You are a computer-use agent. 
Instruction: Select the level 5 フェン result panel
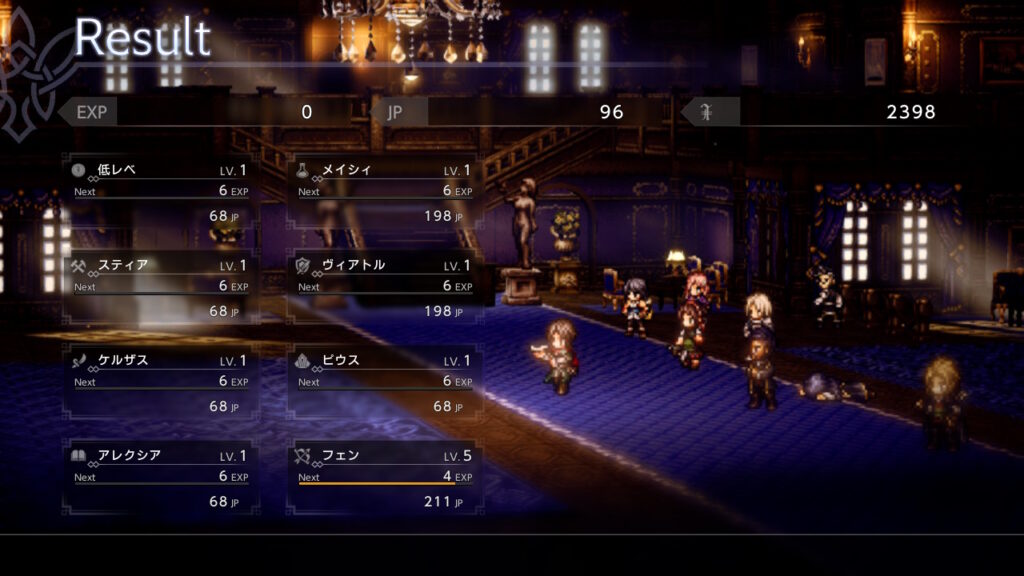click(x=385, y=478)
